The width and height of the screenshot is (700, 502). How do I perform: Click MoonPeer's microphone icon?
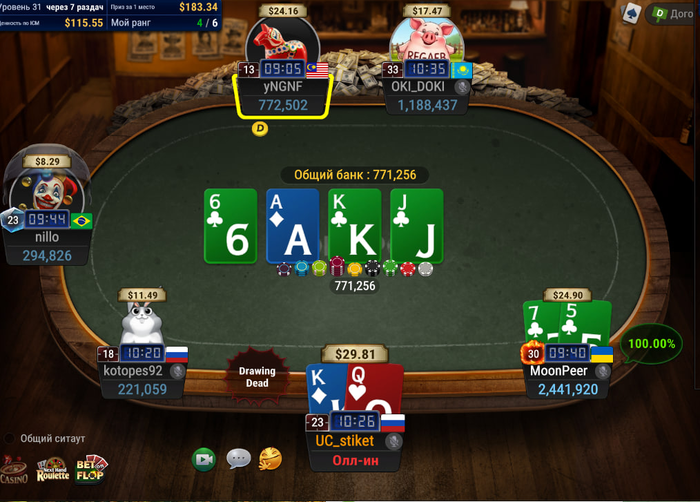tap(602, 371)
